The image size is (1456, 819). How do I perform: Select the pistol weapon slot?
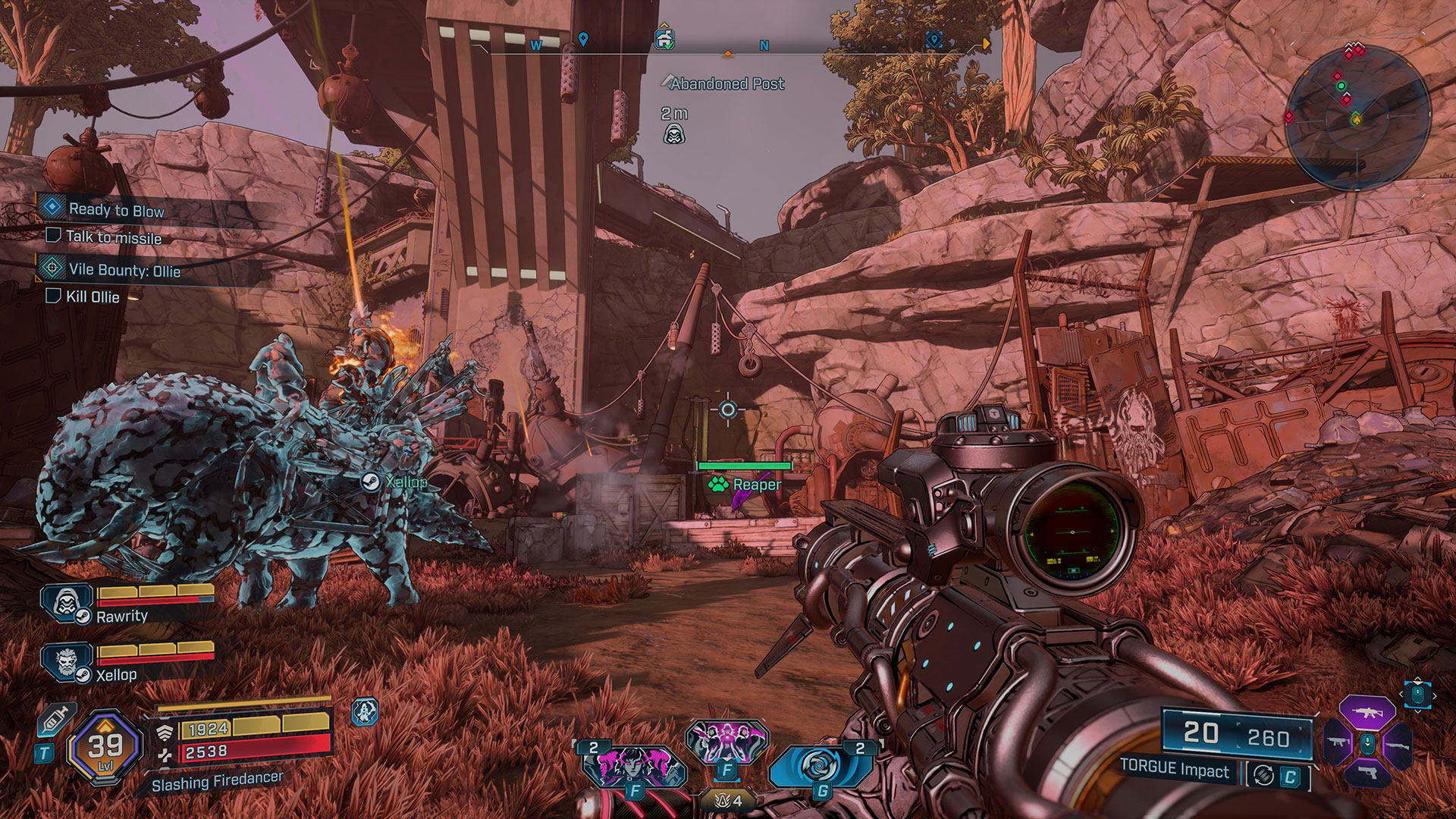click(x=1367, y=773)
